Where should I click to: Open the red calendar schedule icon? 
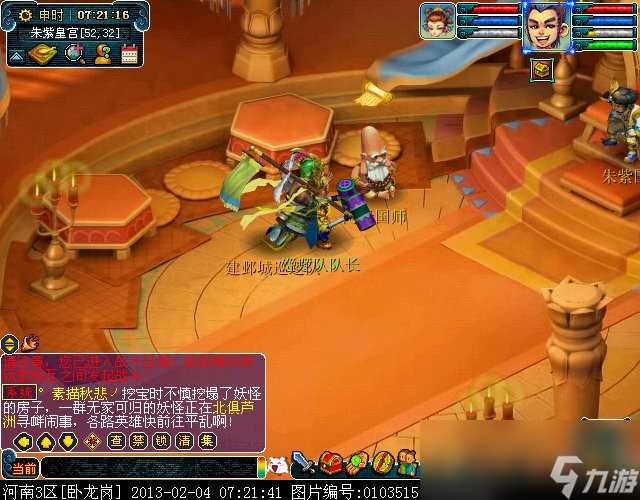[x=128, y=54]
